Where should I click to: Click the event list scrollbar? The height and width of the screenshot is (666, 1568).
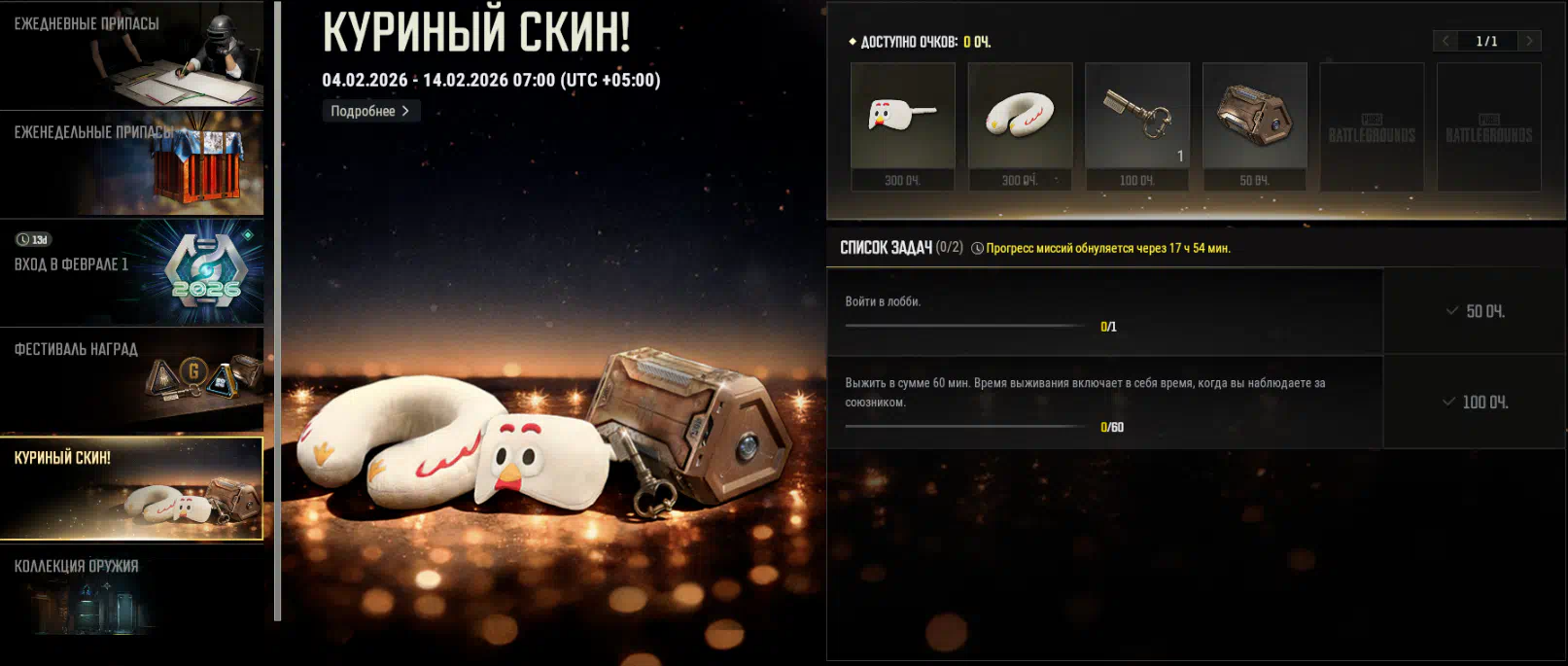(278, 311)
